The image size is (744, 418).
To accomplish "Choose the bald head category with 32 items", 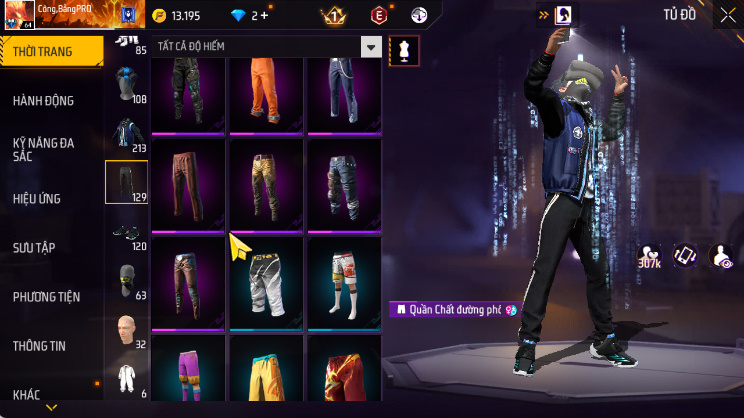I will click(126, 330).
